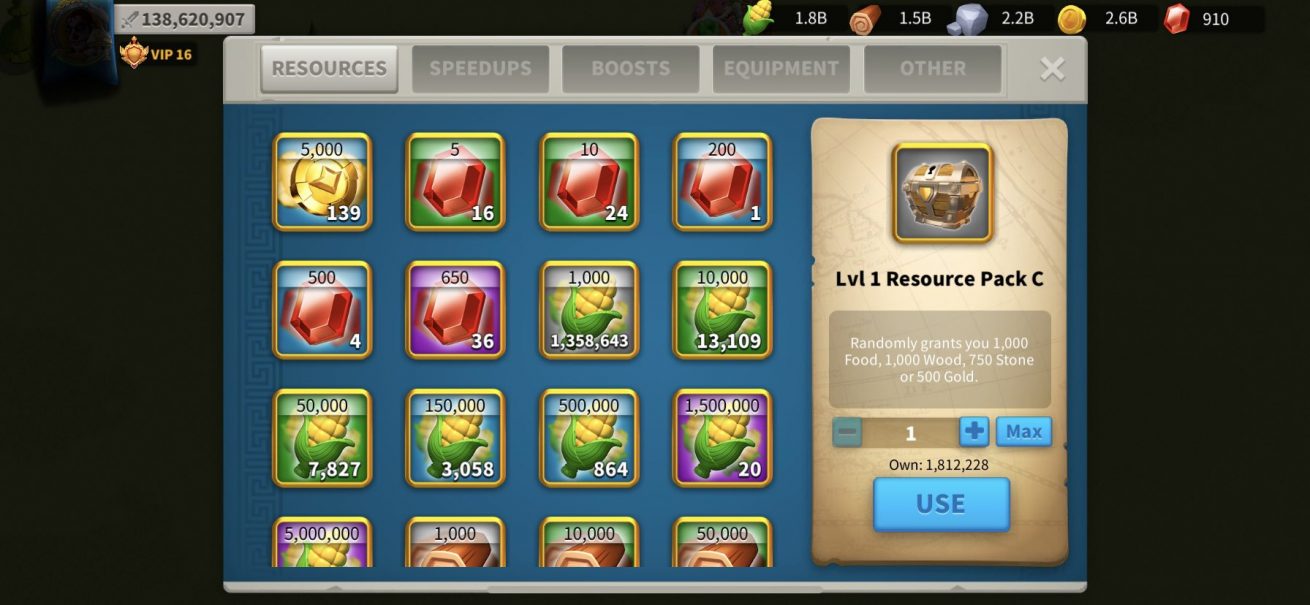The height and width of the screenshot is (605, 1310).
Task: Select the 5,000 gold coin item
Action: 322,182
